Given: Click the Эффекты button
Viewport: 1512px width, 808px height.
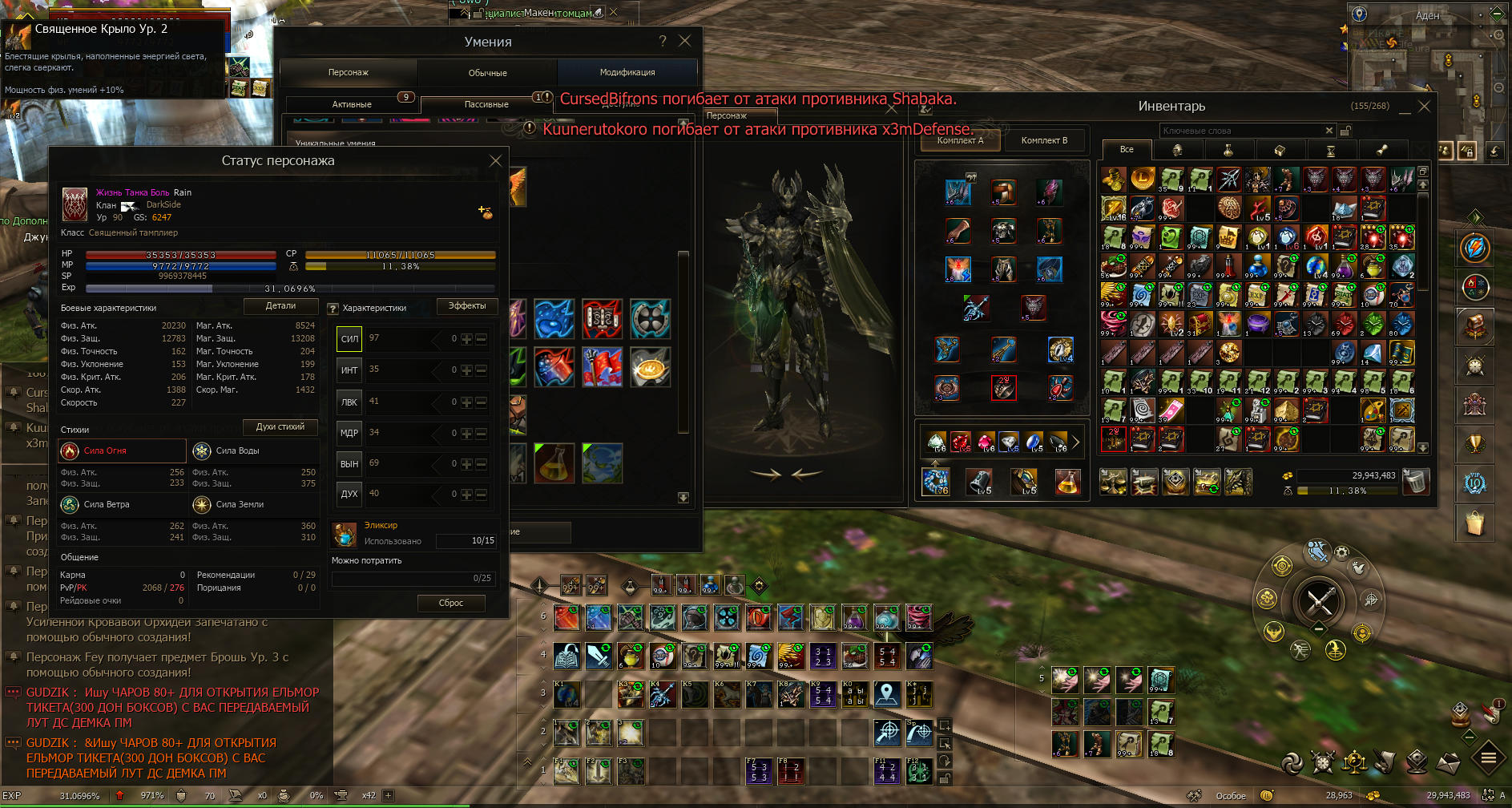Looking at the screenshot, I should click(467, 306).
